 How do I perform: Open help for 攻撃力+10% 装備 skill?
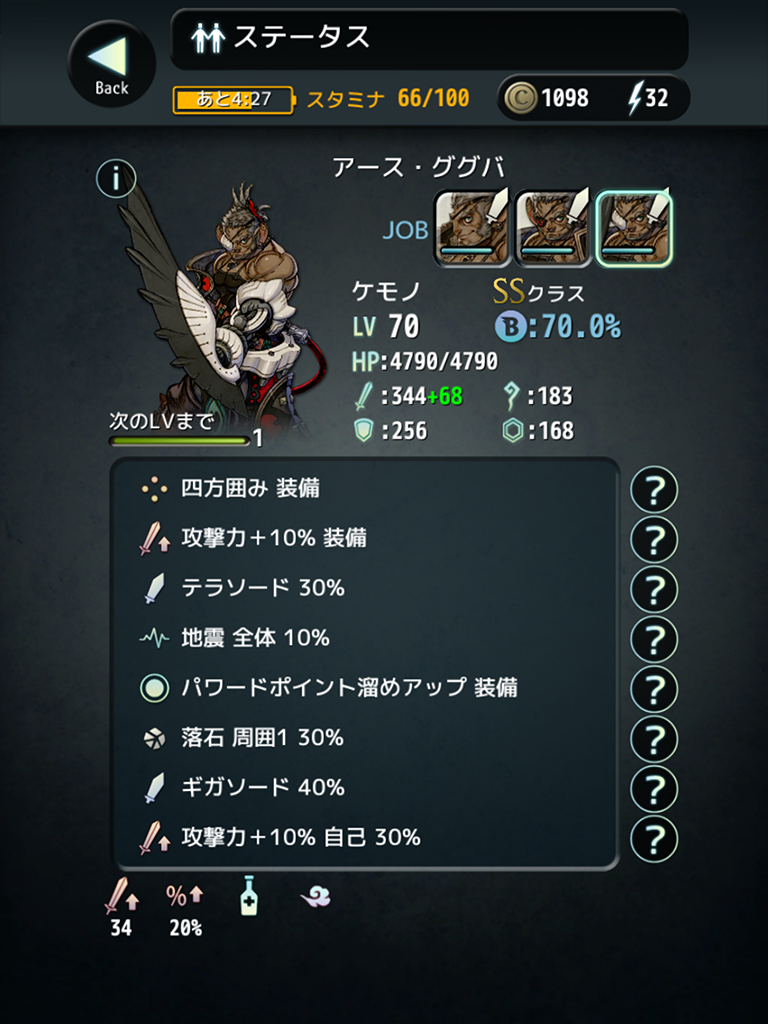654,540
